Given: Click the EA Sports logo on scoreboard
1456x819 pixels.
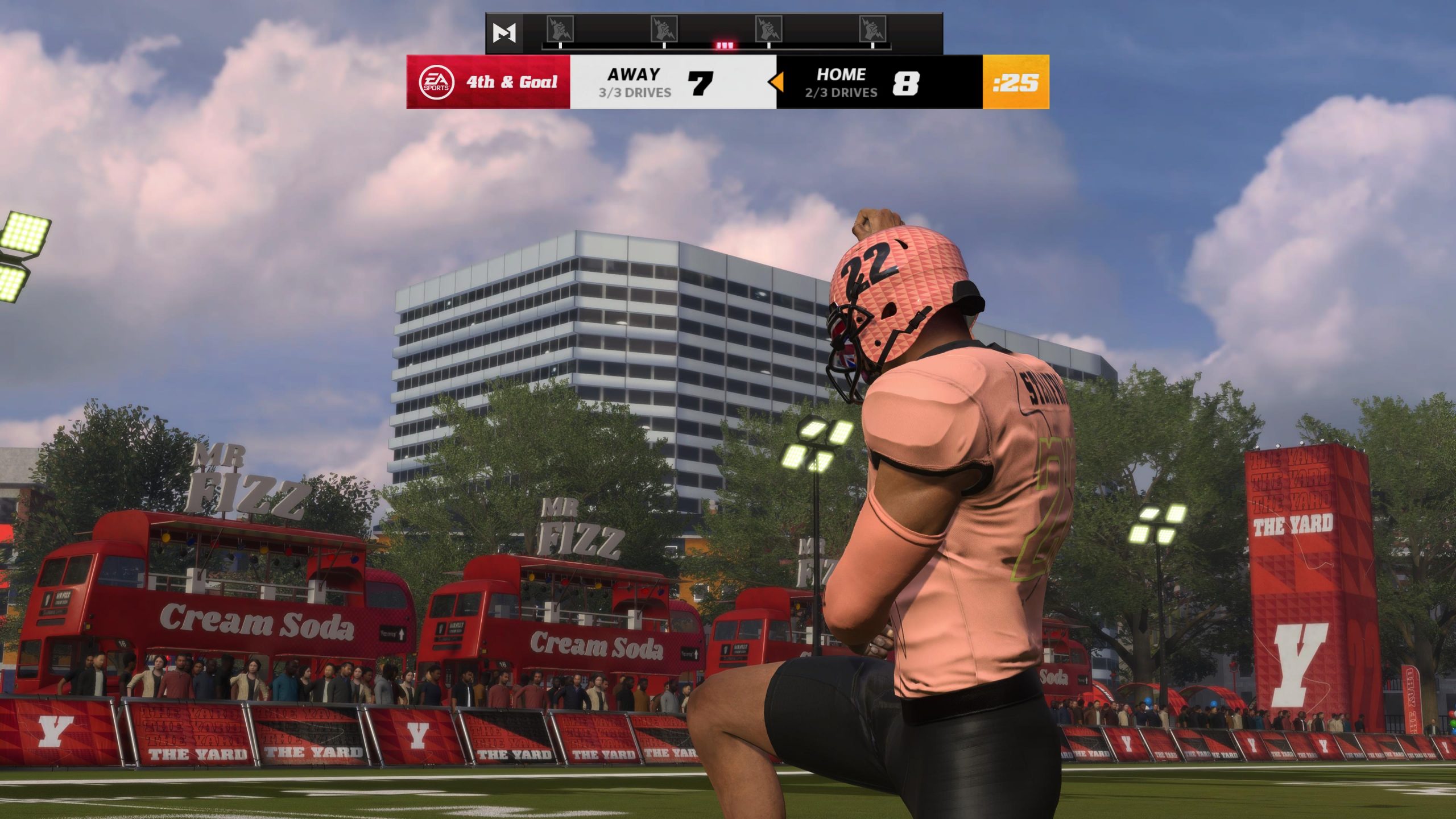Looking at the screenshot, I should [436, 82].
